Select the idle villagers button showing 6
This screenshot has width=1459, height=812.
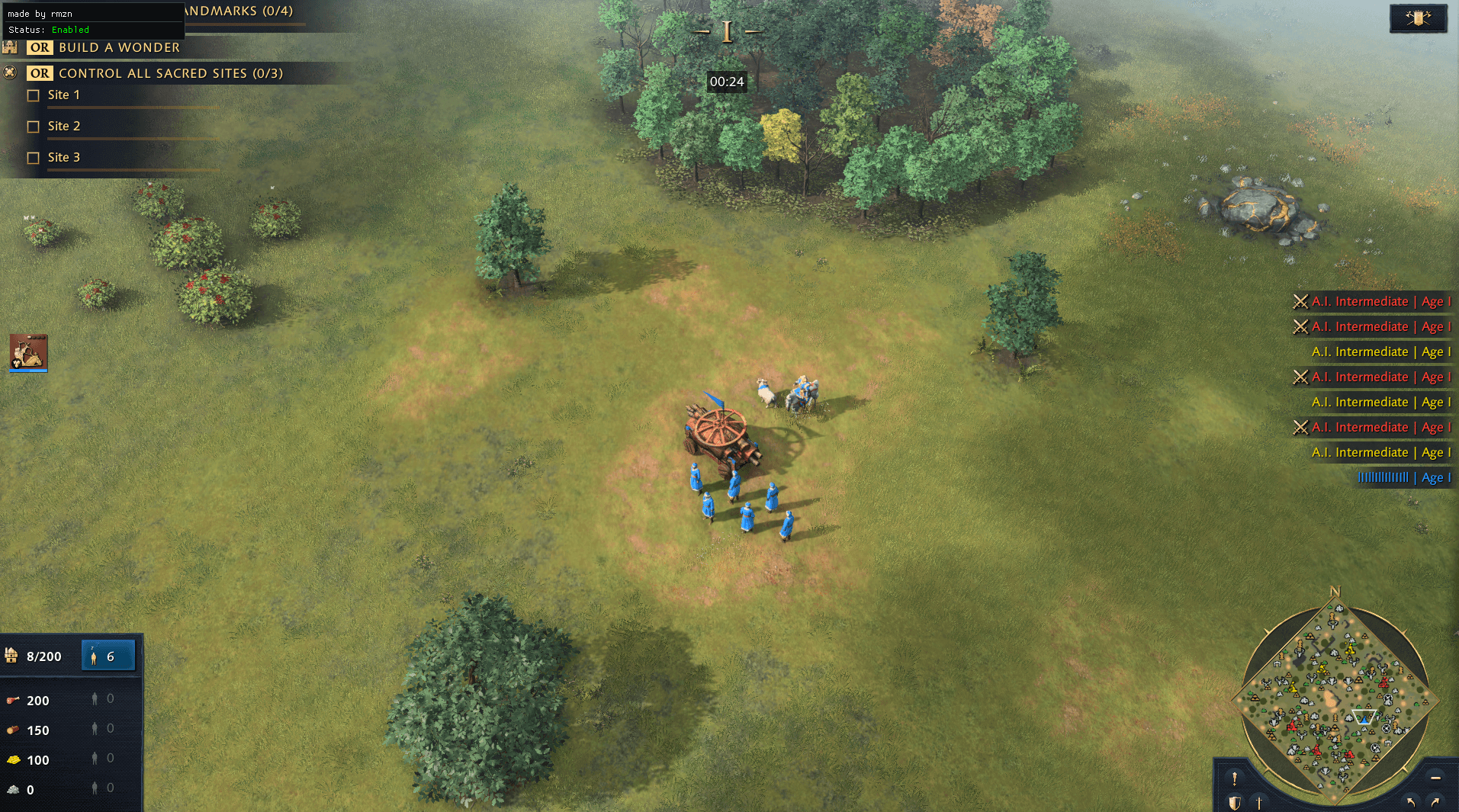[x=108, y=656]
